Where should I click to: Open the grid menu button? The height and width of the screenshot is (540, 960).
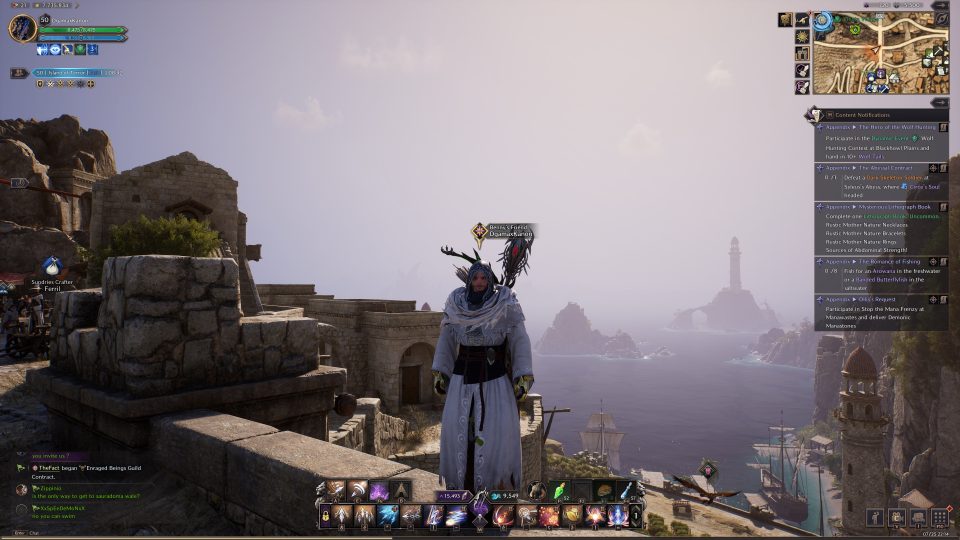click(x=939, y=517)
